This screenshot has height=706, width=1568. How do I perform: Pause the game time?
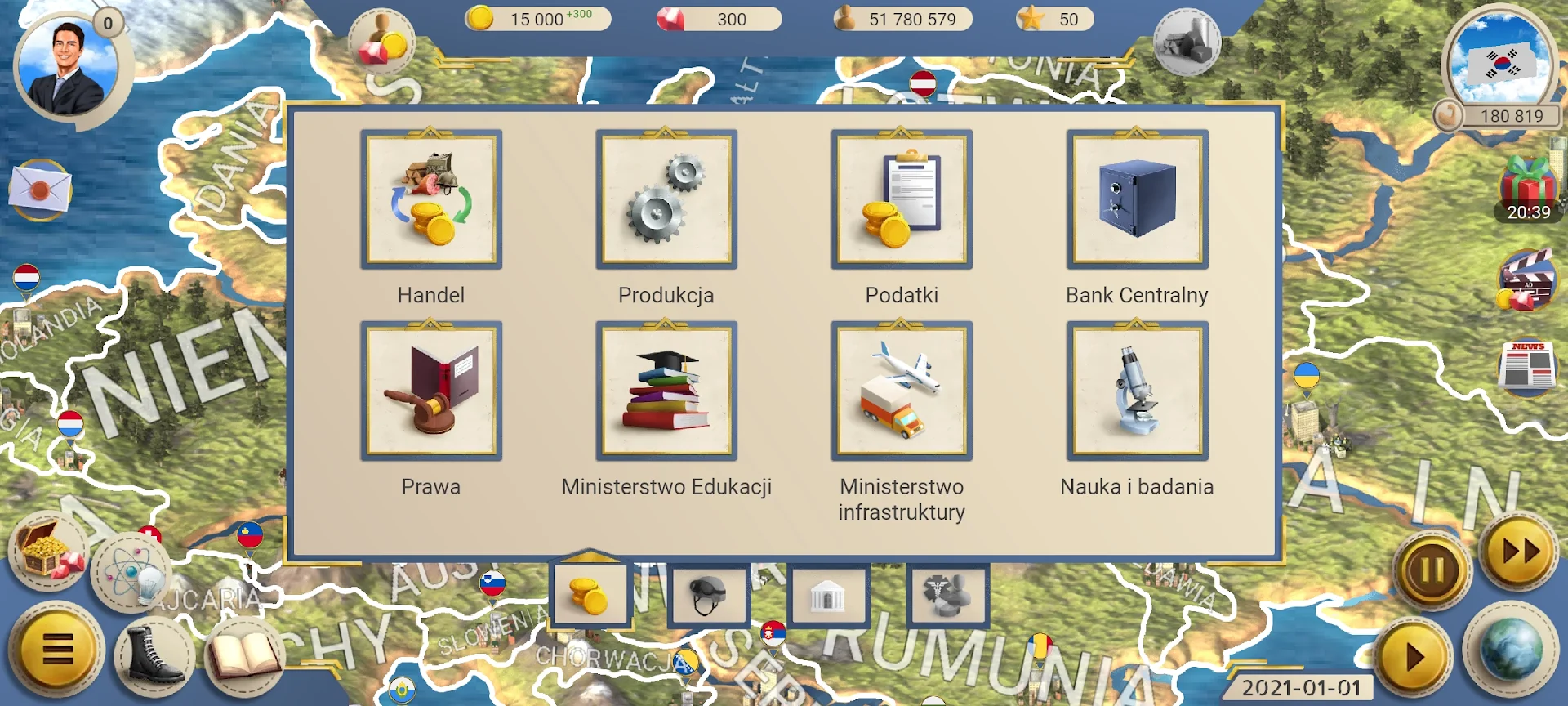point(1432,570)
